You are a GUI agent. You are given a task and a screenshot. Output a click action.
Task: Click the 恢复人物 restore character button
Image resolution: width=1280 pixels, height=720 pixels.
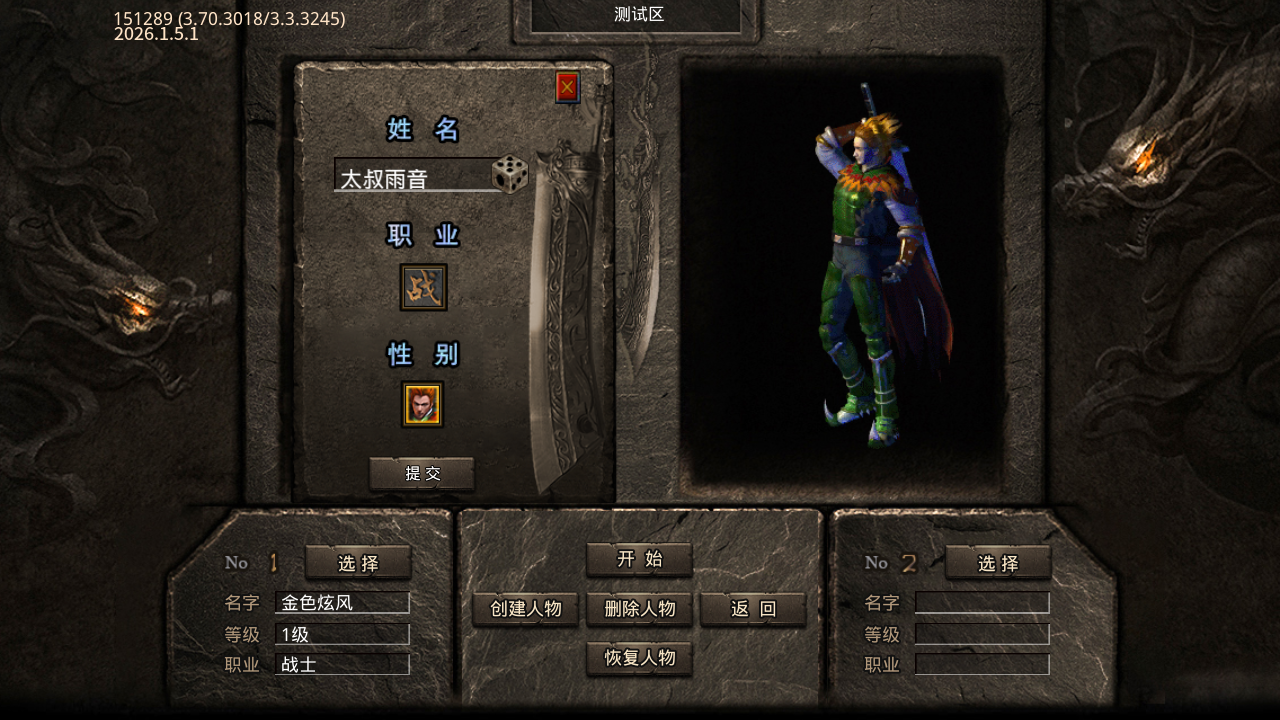point(639,659)
